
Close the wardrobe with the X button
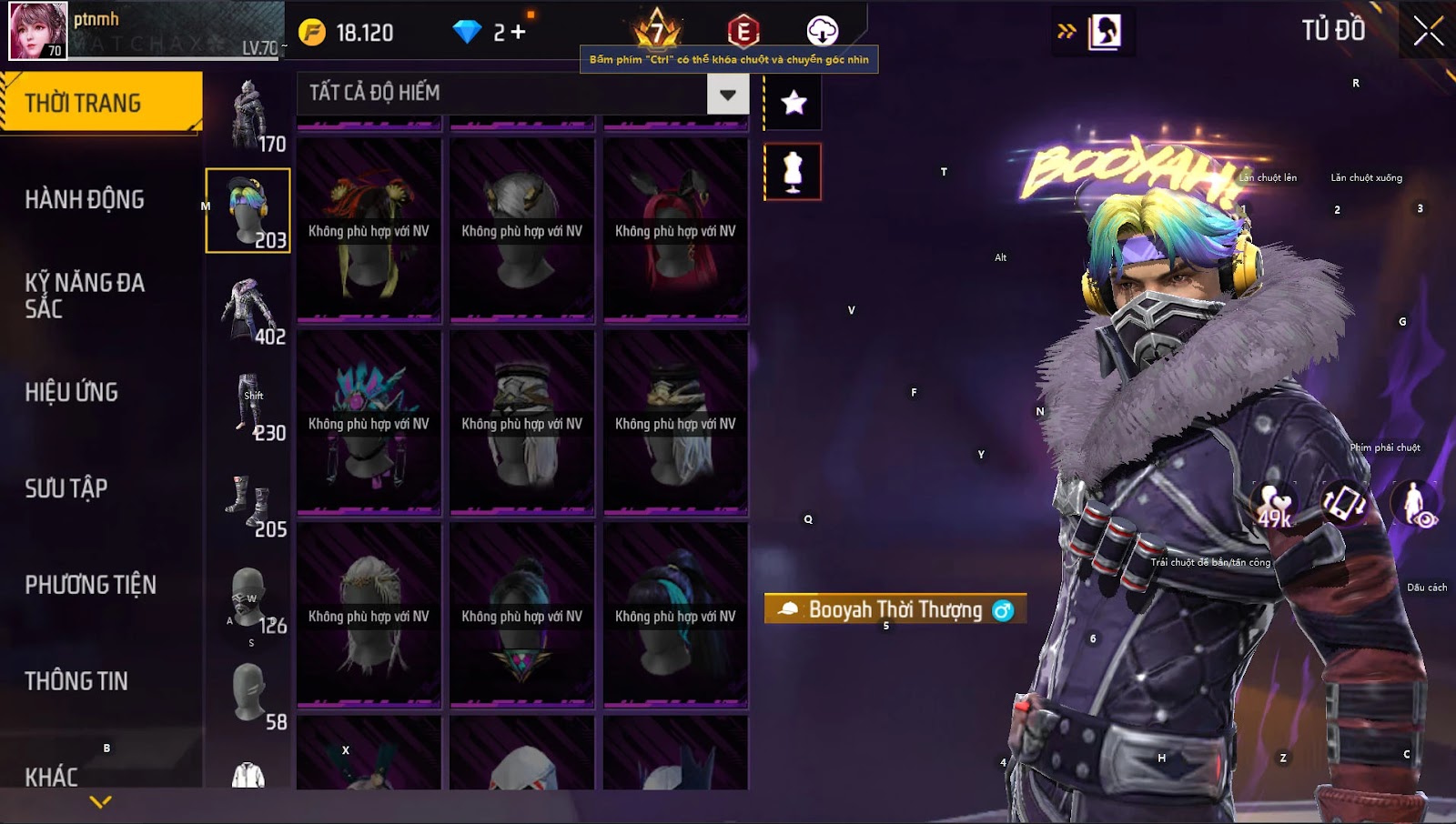(x=1428, y=31)
